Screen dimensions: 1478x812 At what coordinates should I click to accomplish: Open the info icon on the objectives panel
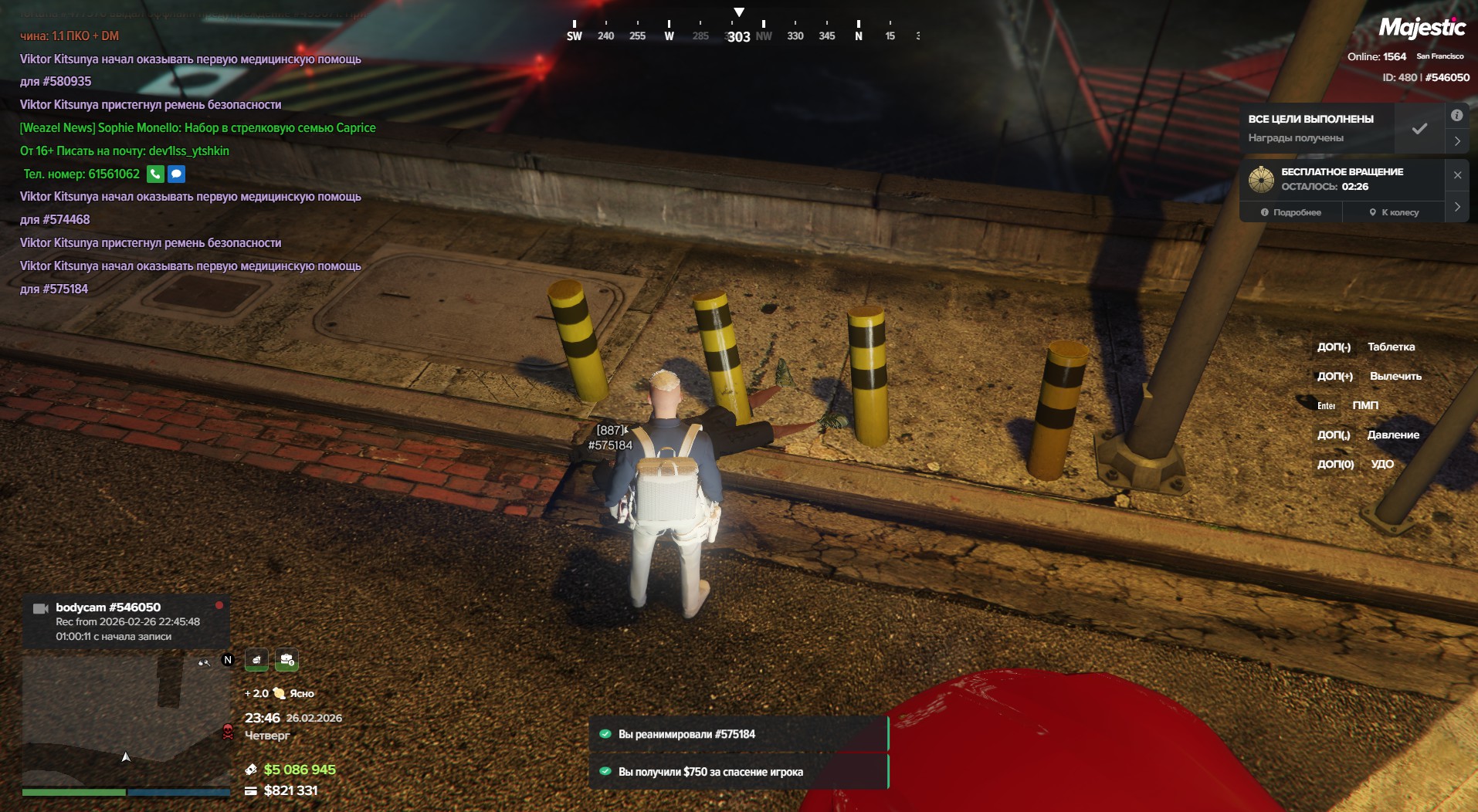coord(1456,116)
